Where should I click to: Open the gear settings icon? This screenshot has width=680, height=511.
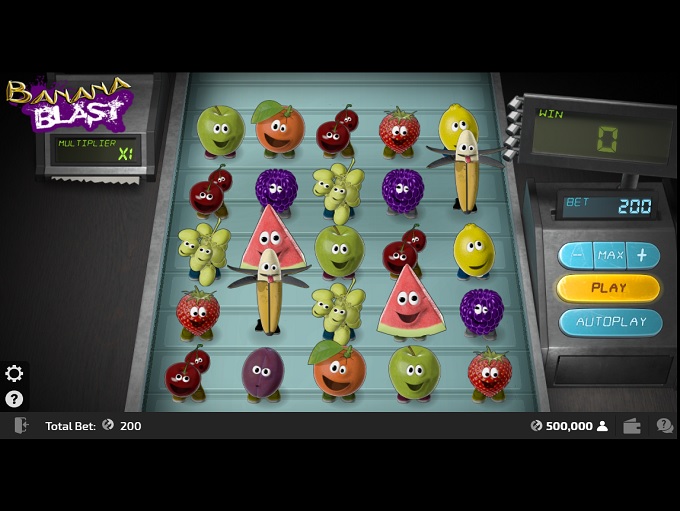pos(14,374)
